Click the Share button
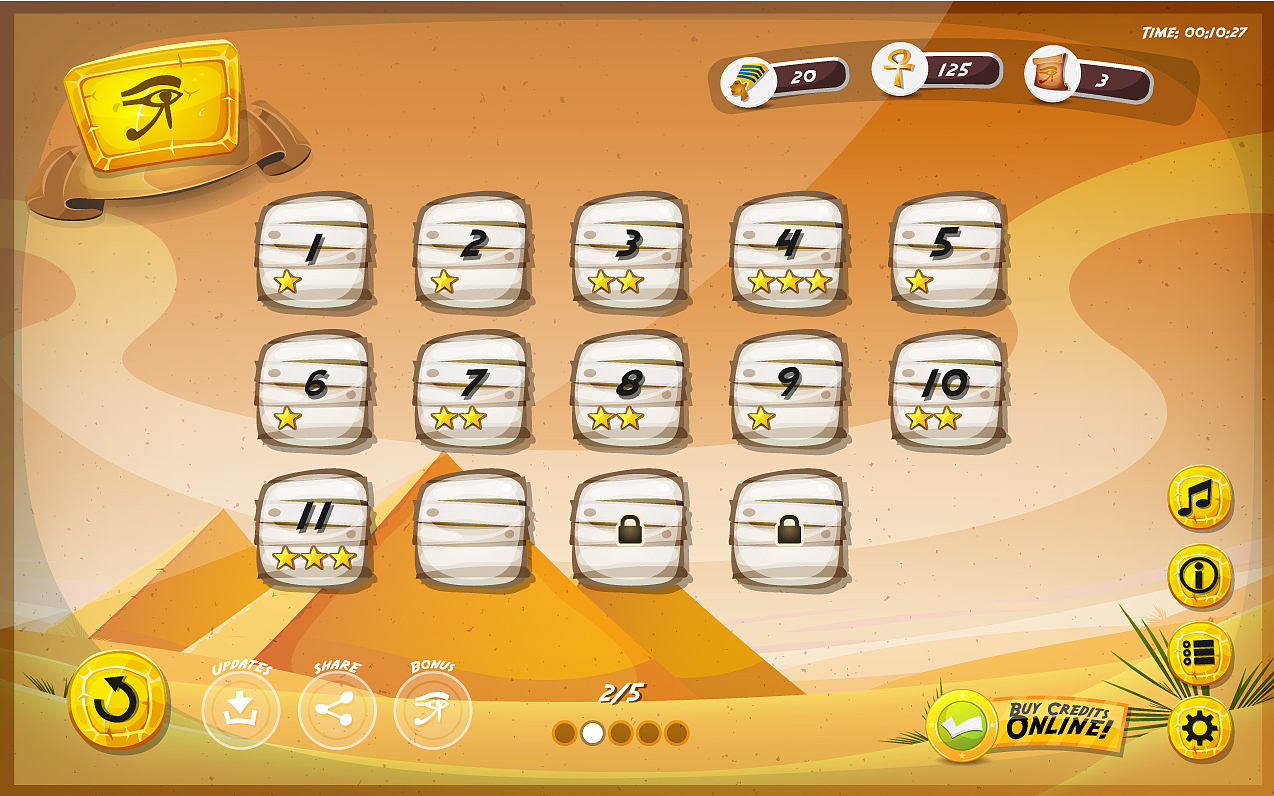This screenshot has height=796, width=1274. [337, 710]
